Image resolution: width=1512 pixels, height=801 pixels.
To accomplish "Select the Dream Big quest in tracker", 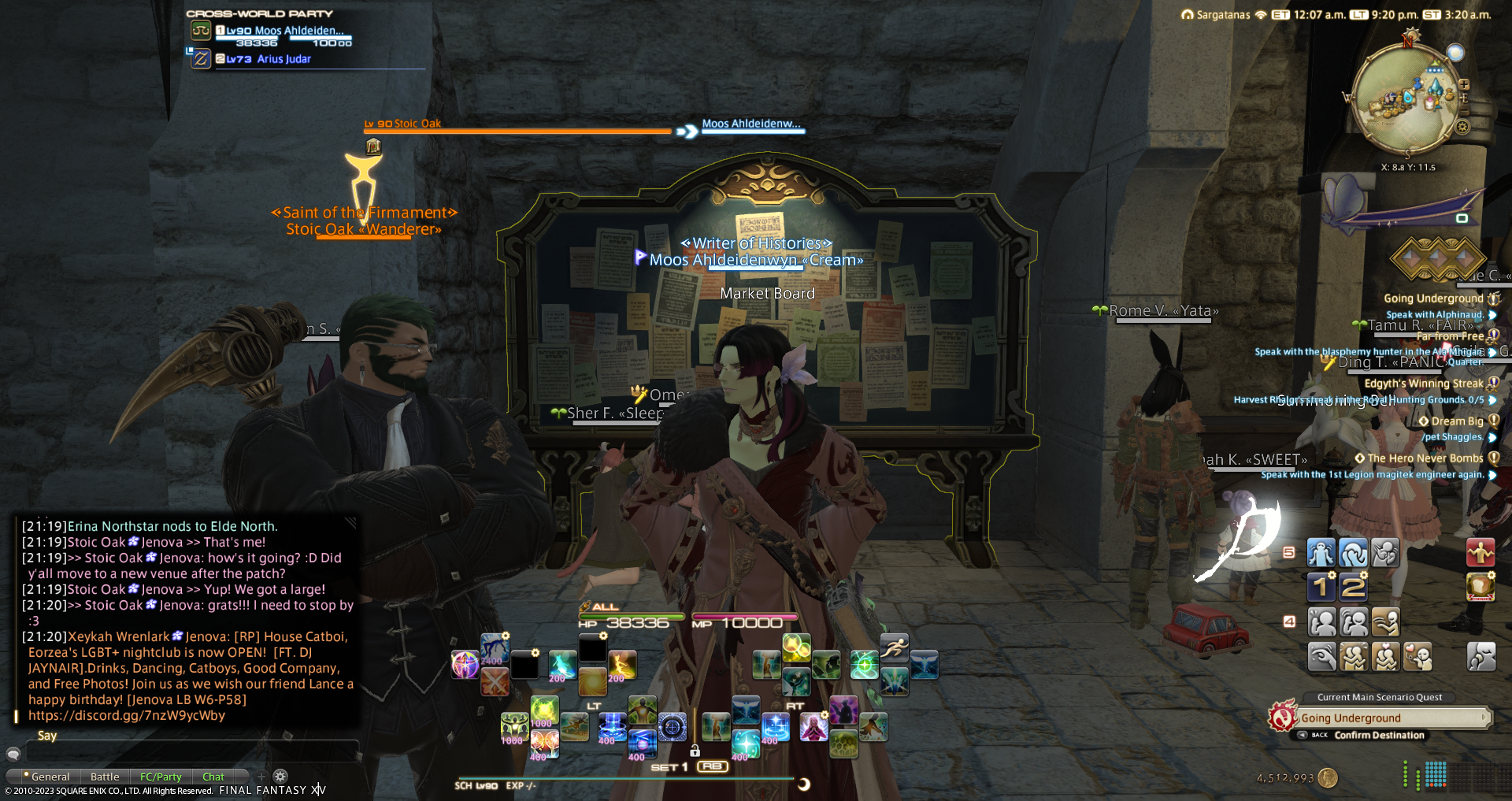I will (x=1457, y=421).
